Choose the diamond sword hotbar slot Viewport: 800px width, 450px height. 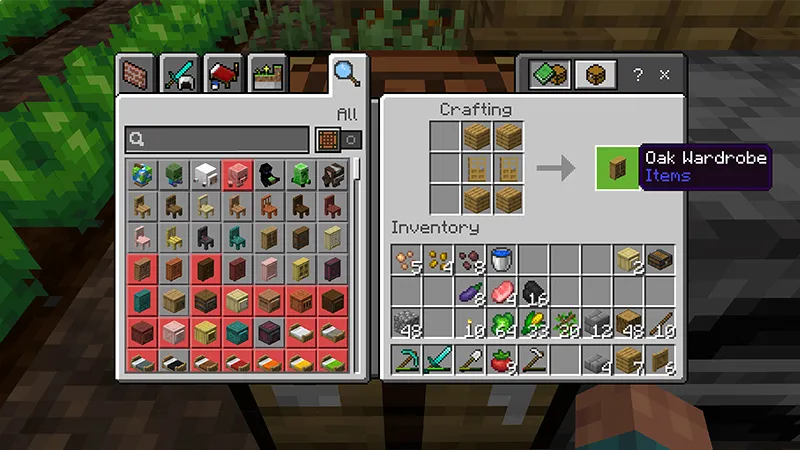click(x=438, y=358)
